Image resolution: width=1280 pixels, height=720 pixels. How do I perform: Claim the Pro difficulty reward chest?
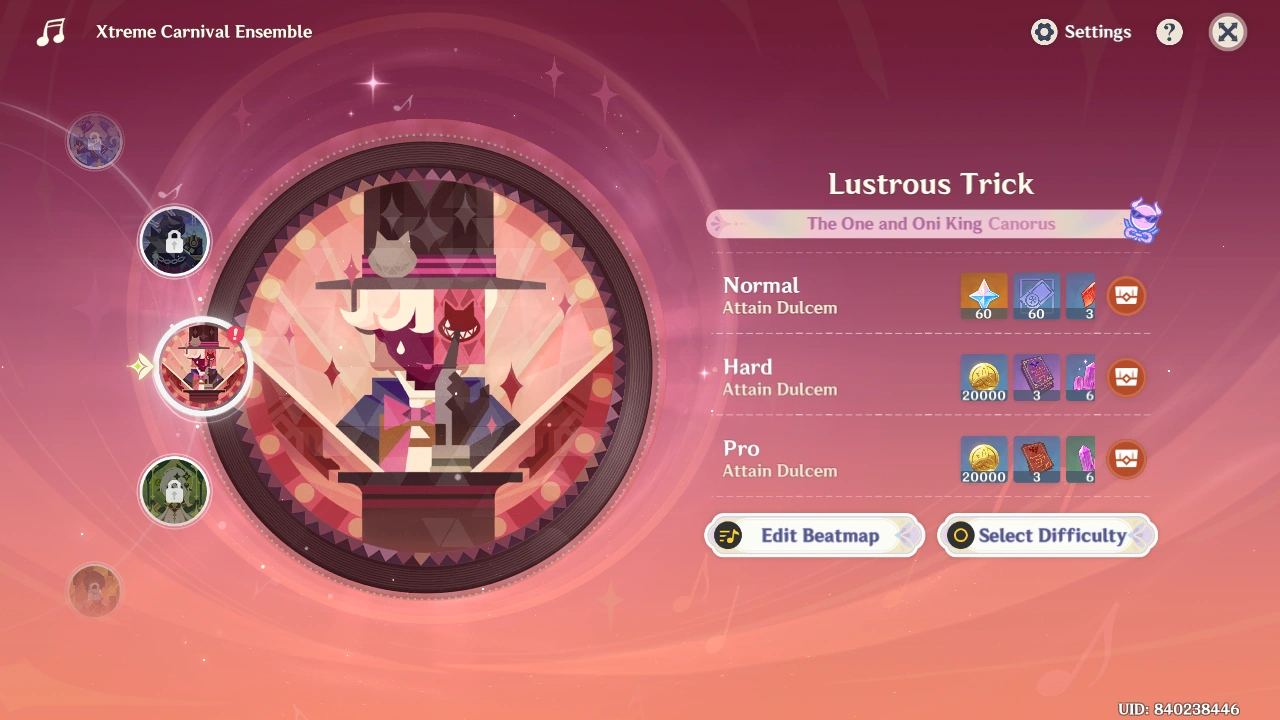(x=1125, y=459)
